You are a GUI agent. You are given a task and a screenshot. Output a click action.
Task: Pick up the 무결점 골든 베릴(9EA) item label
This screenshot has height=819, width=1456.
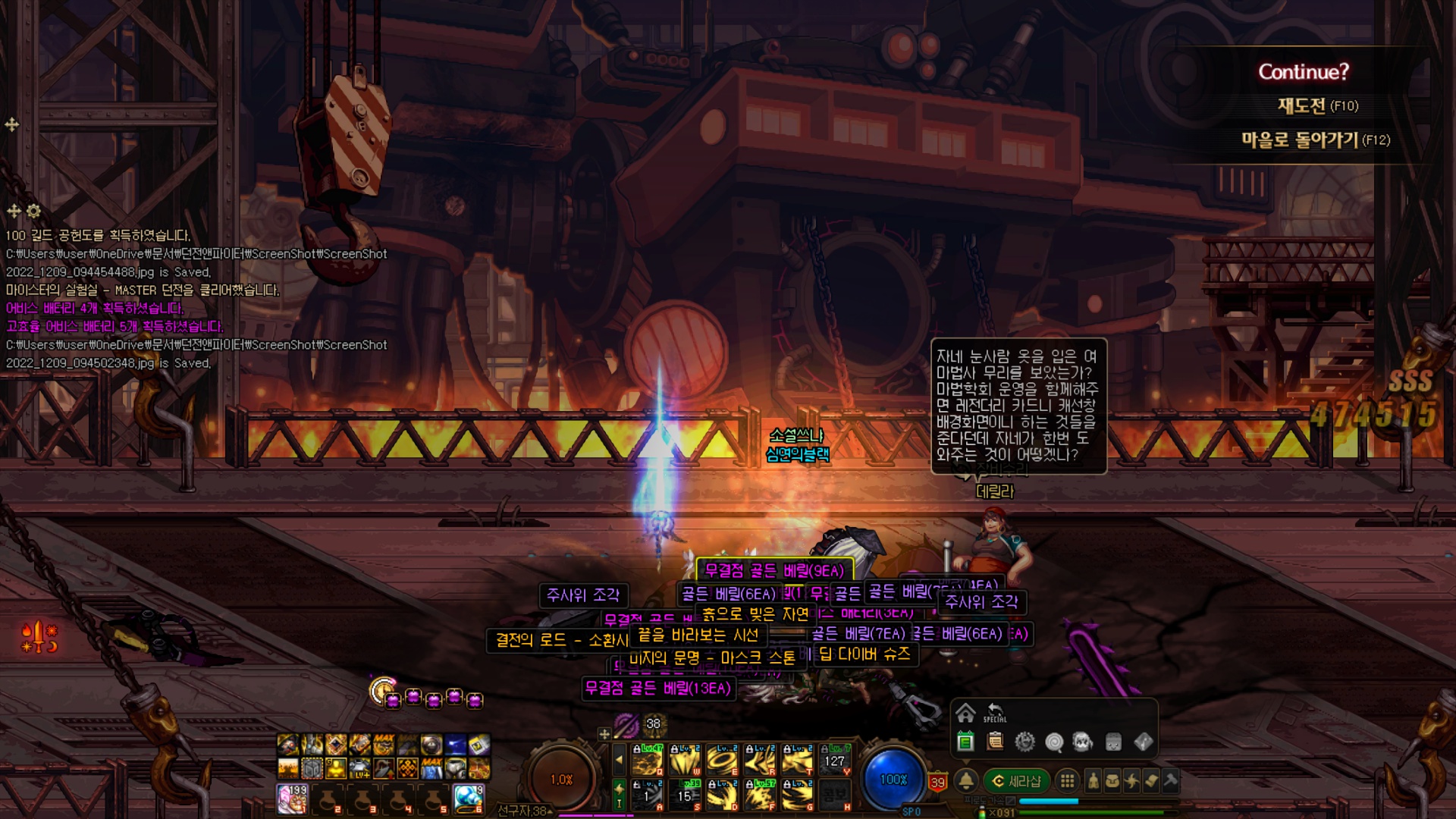(x=773, y=570)
